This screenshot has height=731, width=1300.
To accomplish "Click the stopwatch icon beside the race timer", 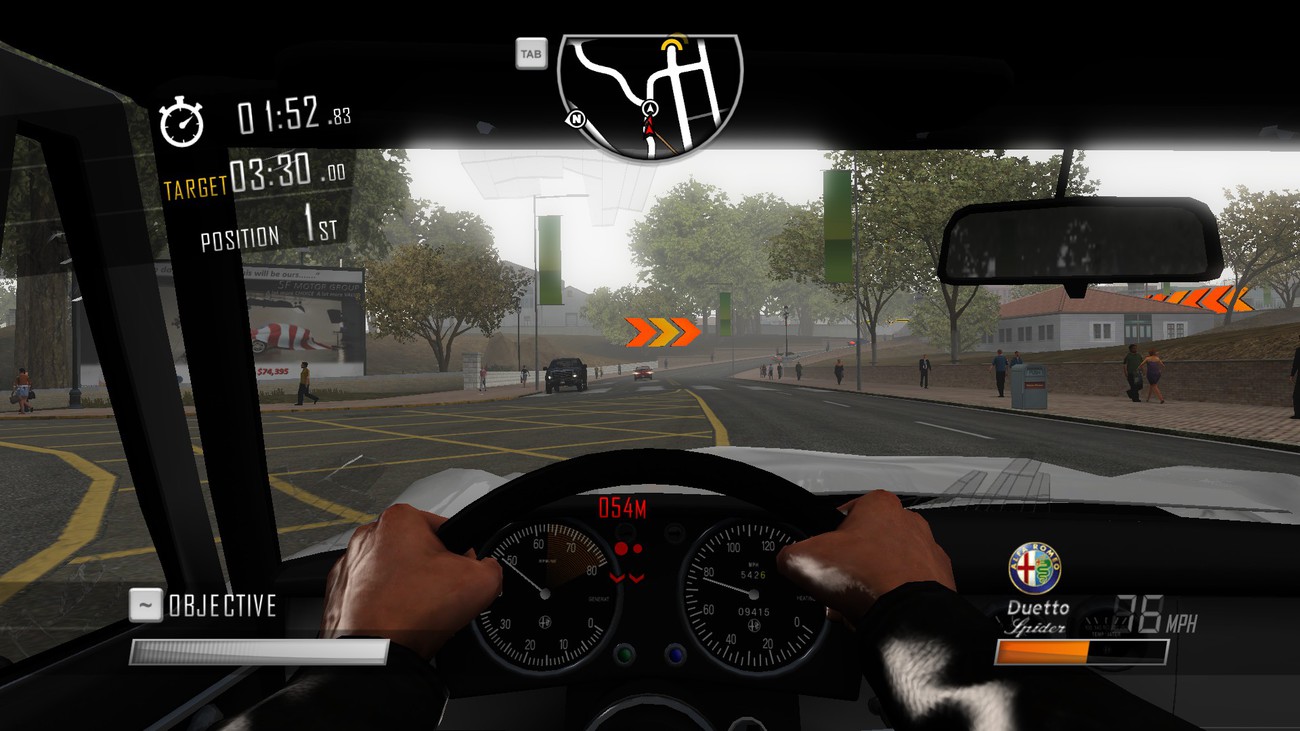I will coord(182,122).
